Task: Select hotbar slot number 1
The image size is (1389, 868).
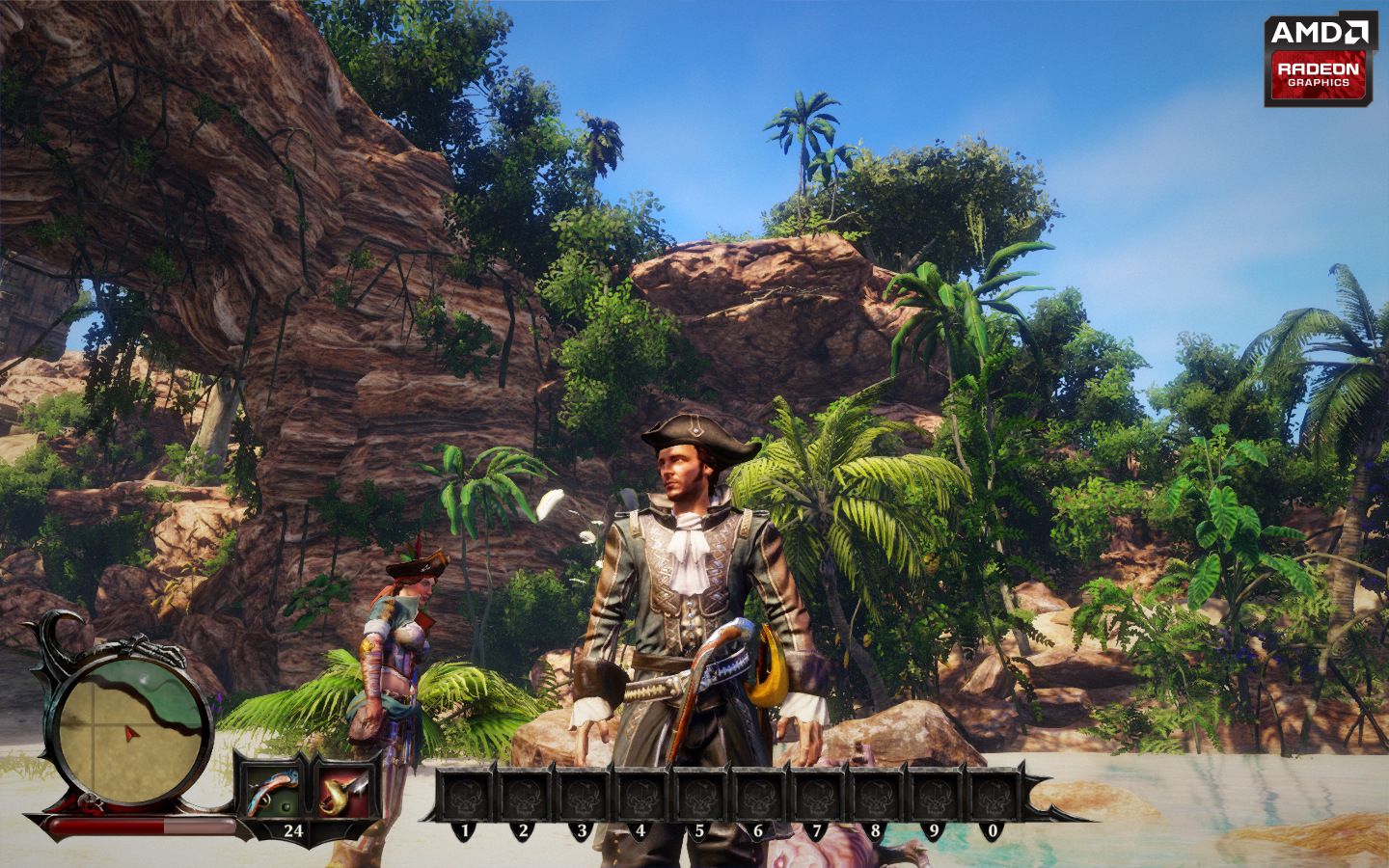Action: coord(466,796)
